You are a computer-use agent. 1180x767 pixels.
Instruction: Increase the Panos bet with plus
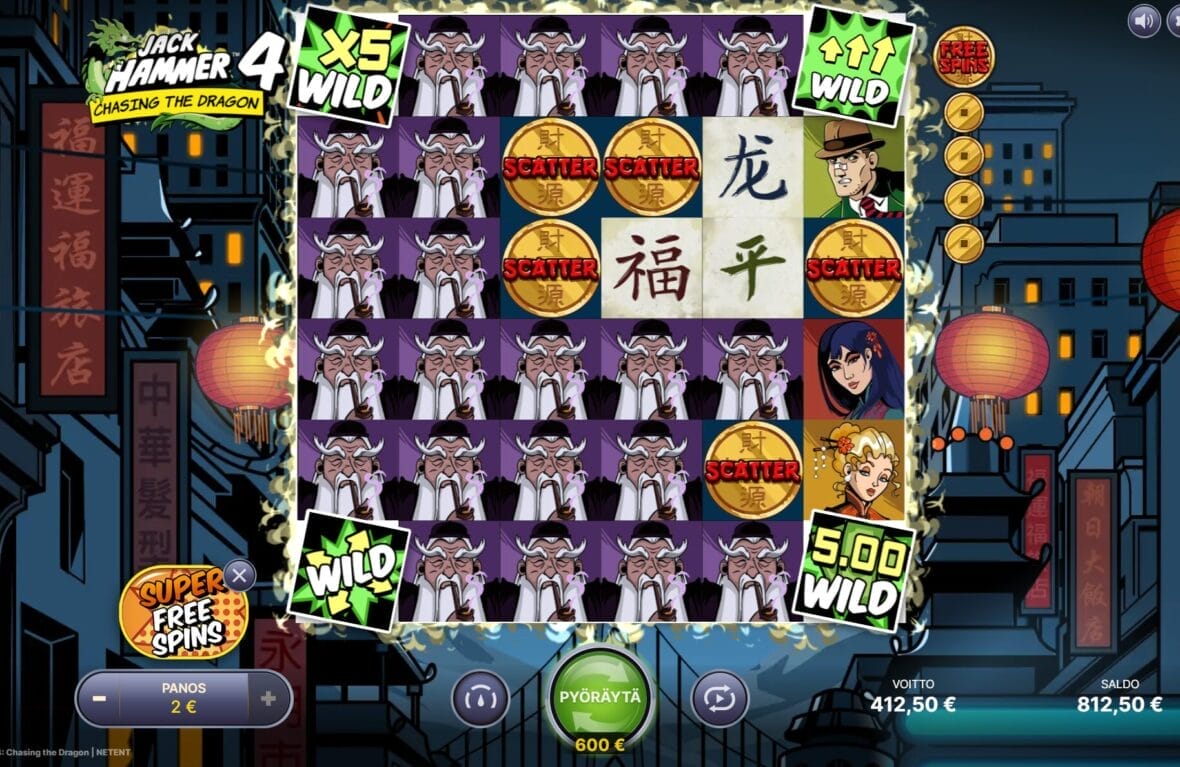coord(268,698)
